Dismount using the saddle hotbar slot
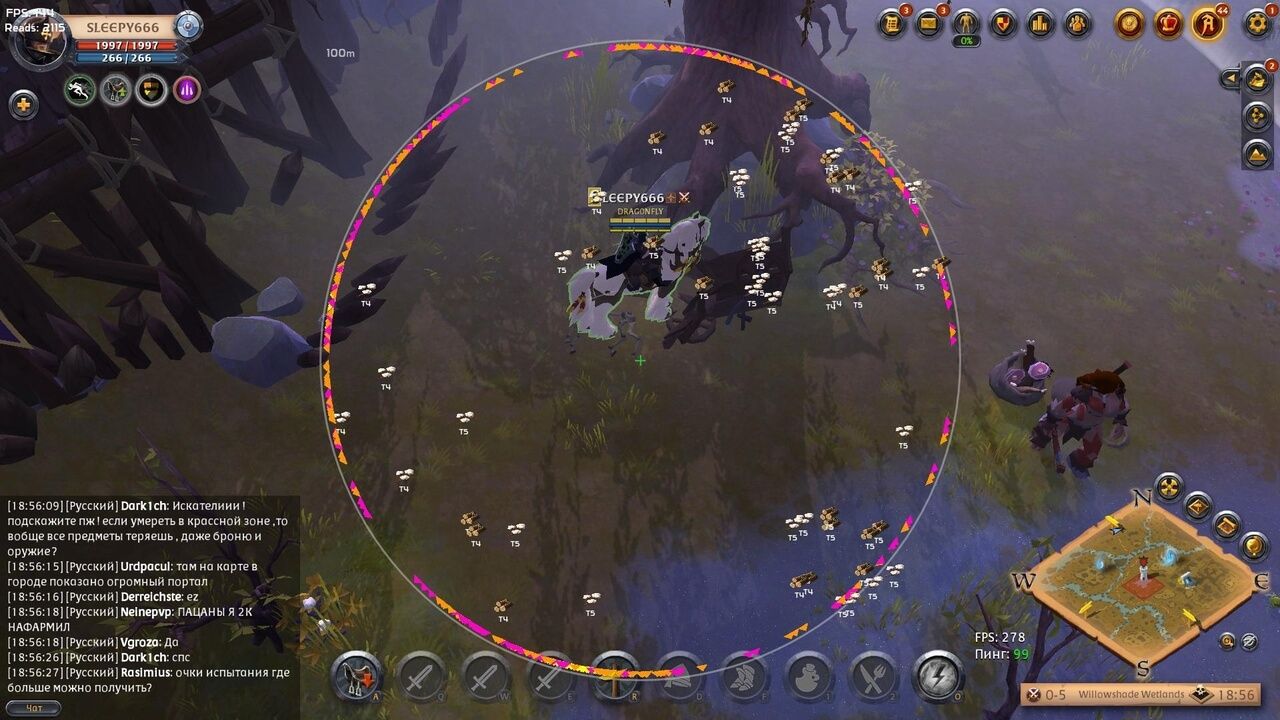Screen dimensions: 1280x720 point(357,676)
